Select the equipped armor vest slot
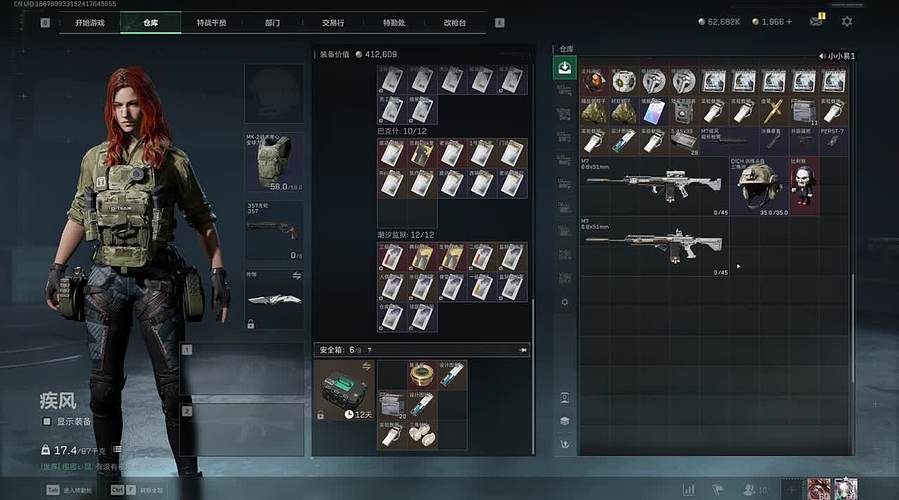 274,162
